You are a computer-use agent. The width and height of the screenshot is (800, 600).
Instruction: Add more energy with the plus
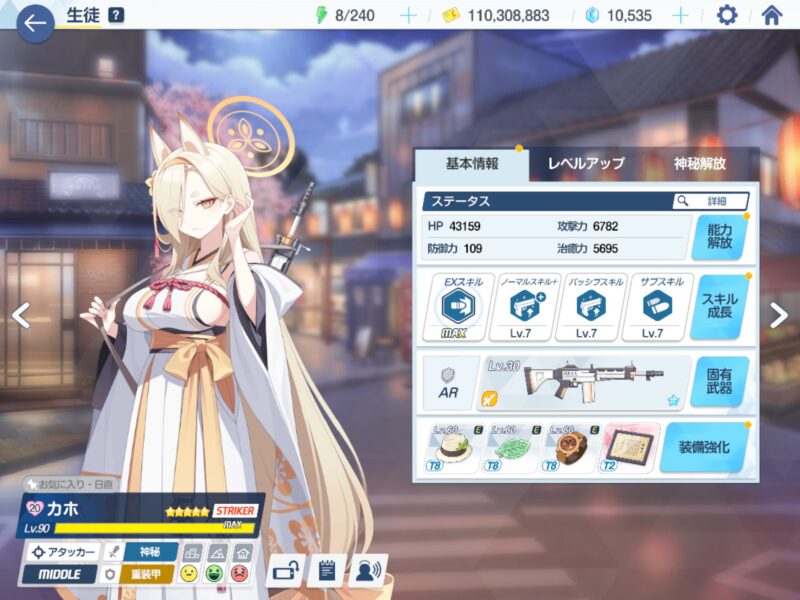click(x=408, y=15)
